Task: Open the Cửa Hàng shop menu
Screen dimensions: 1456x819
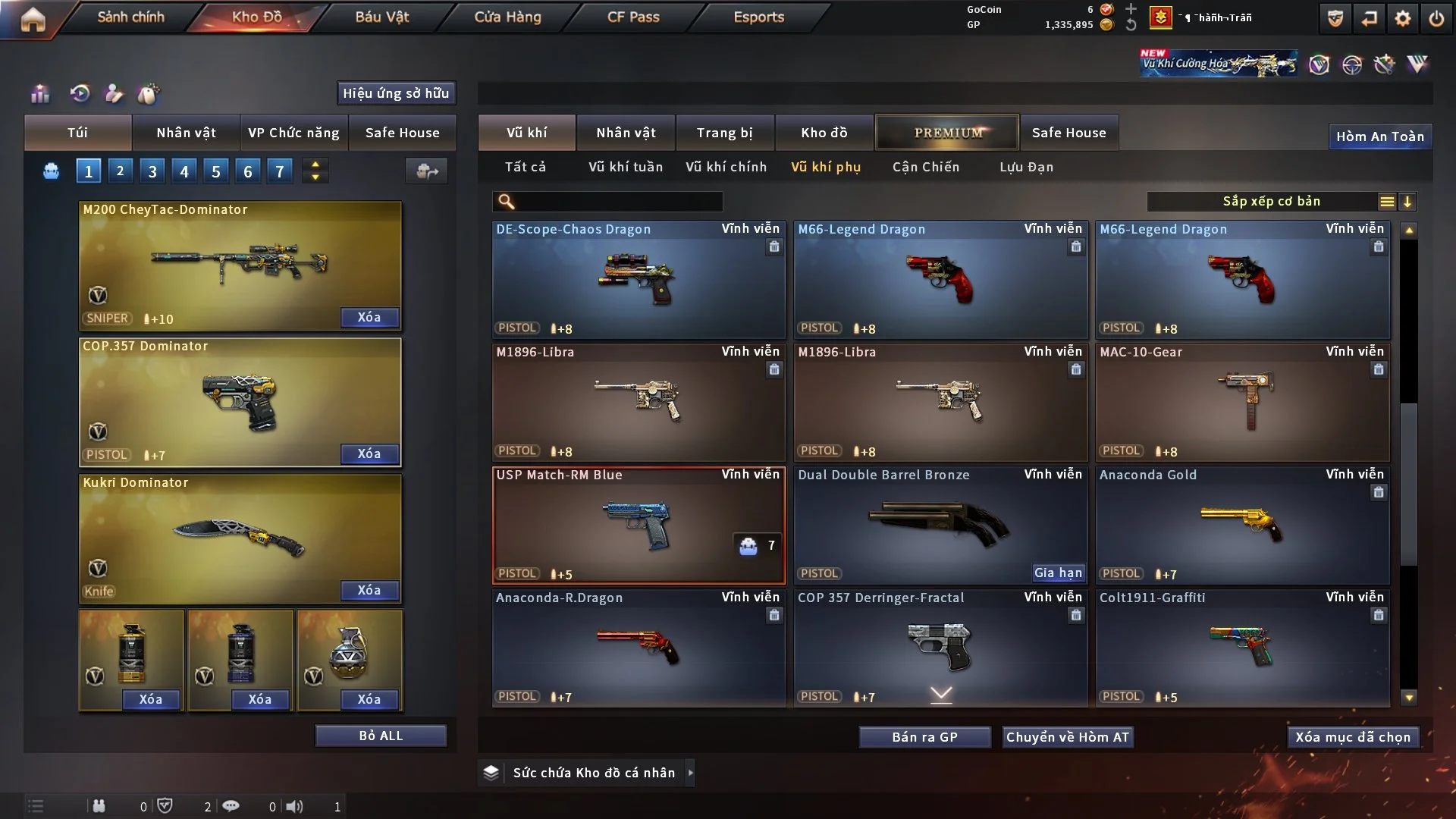Action: (507, 17)
